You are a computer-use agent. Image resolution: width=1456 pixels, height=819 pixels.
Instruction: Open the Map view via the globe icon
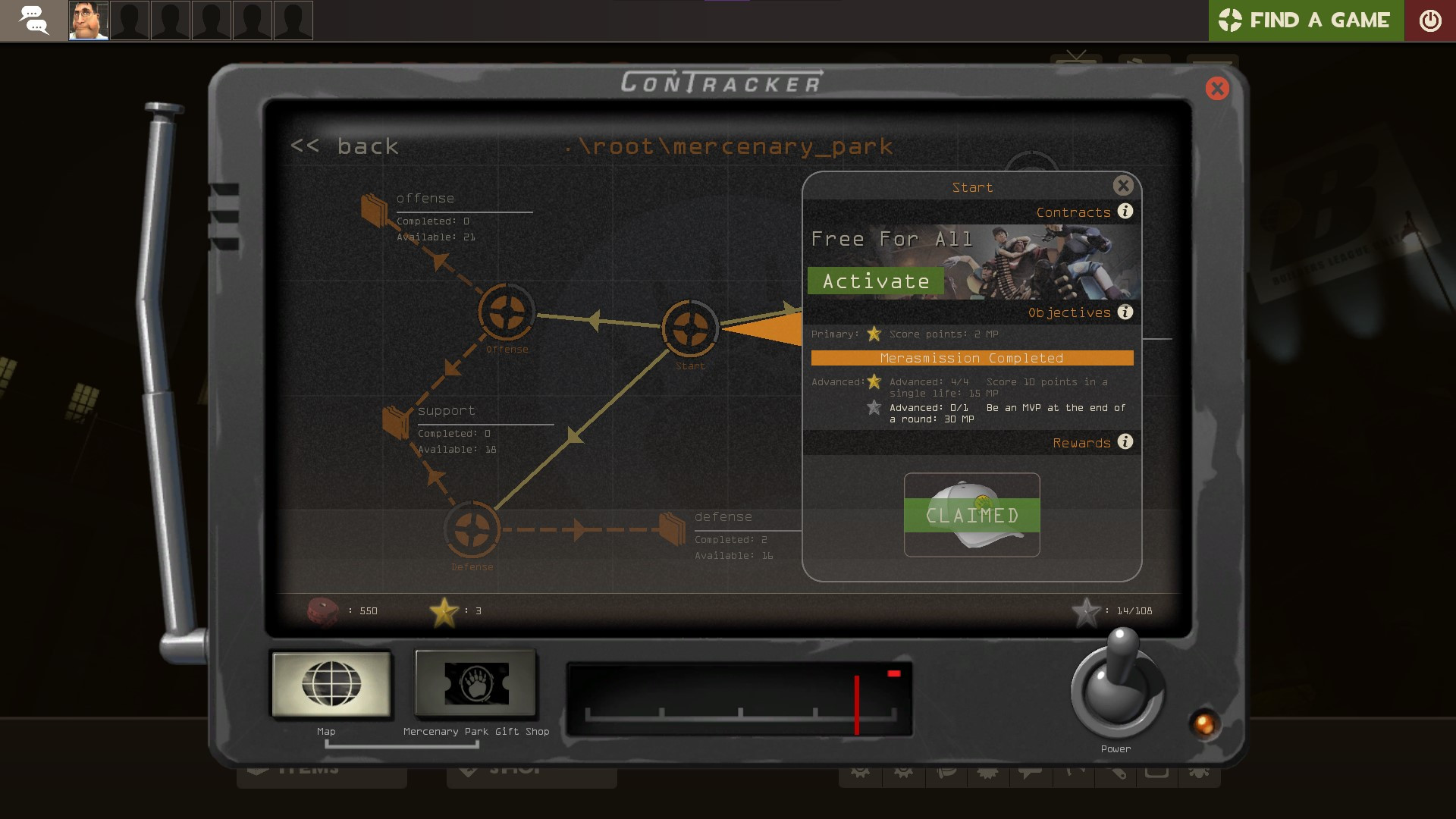click(x=331, y=685)
